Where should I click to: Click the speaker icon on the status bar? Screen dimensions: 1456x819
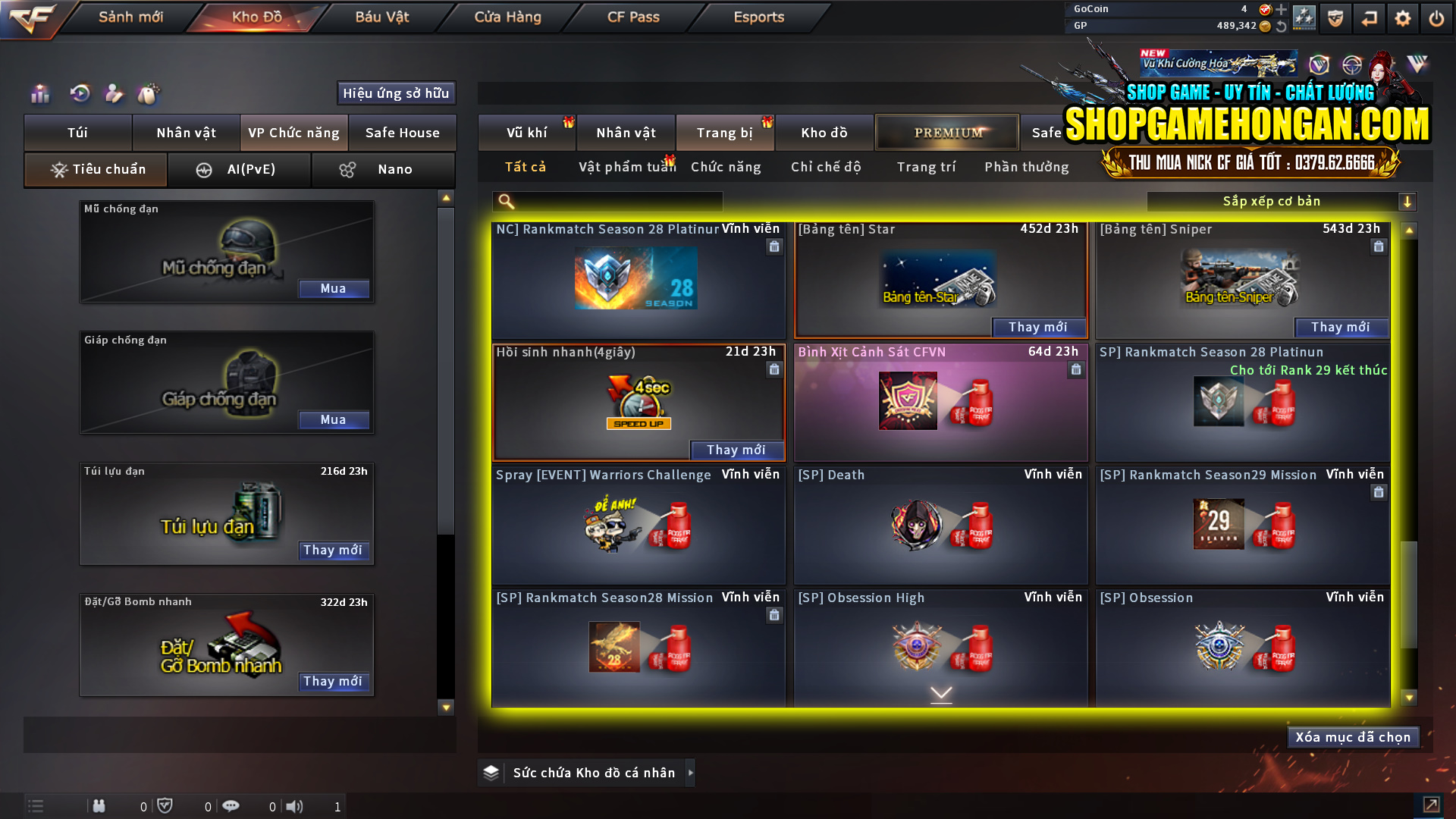[x=295, y=806]
